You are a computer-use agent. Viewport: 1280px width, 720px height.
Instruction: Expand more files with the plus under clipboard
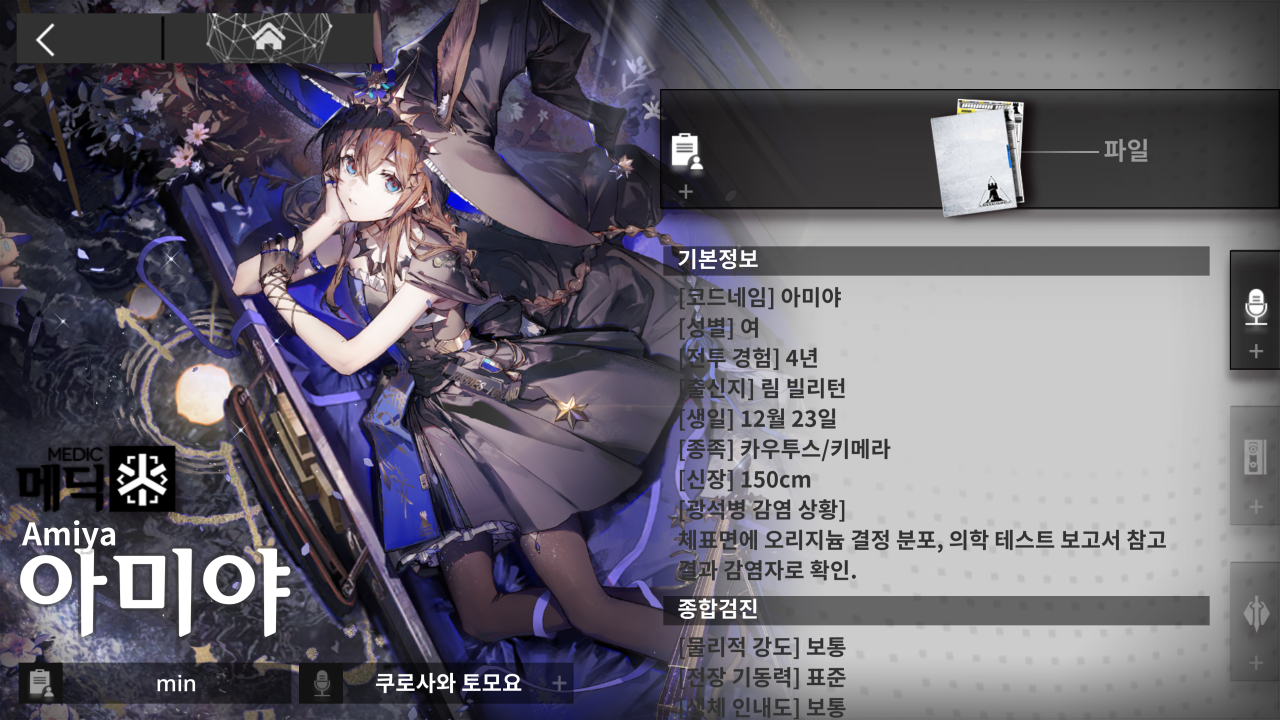tap(686, 190)
